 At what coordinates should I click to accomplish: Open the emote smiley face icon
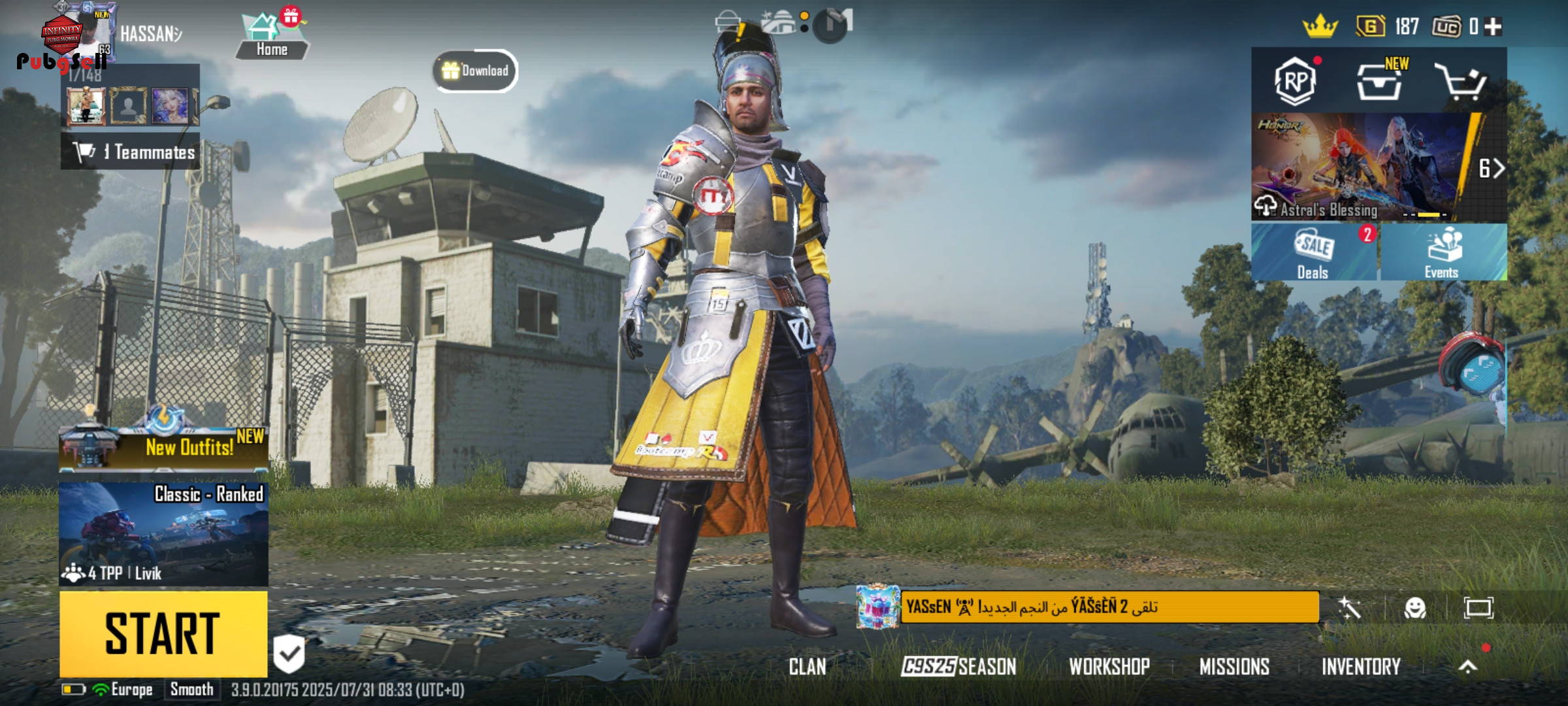pyautogui.click(x=1414, y=608)
